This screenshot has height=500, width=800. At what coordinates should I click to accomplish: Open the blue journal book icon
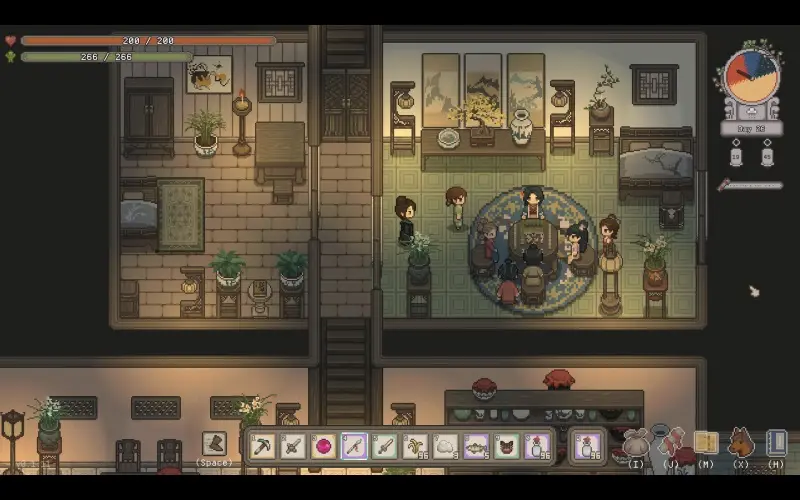[x=776, y=443]
